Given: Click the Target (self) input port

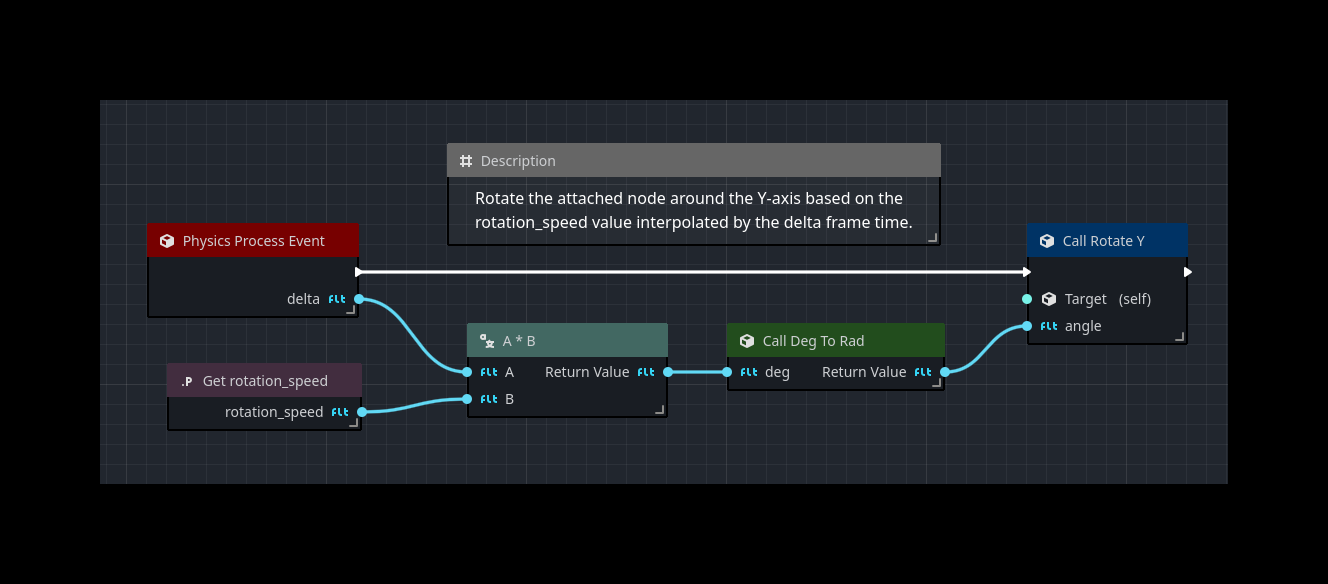Looking at the screenshot, I should pos(1027,299).
